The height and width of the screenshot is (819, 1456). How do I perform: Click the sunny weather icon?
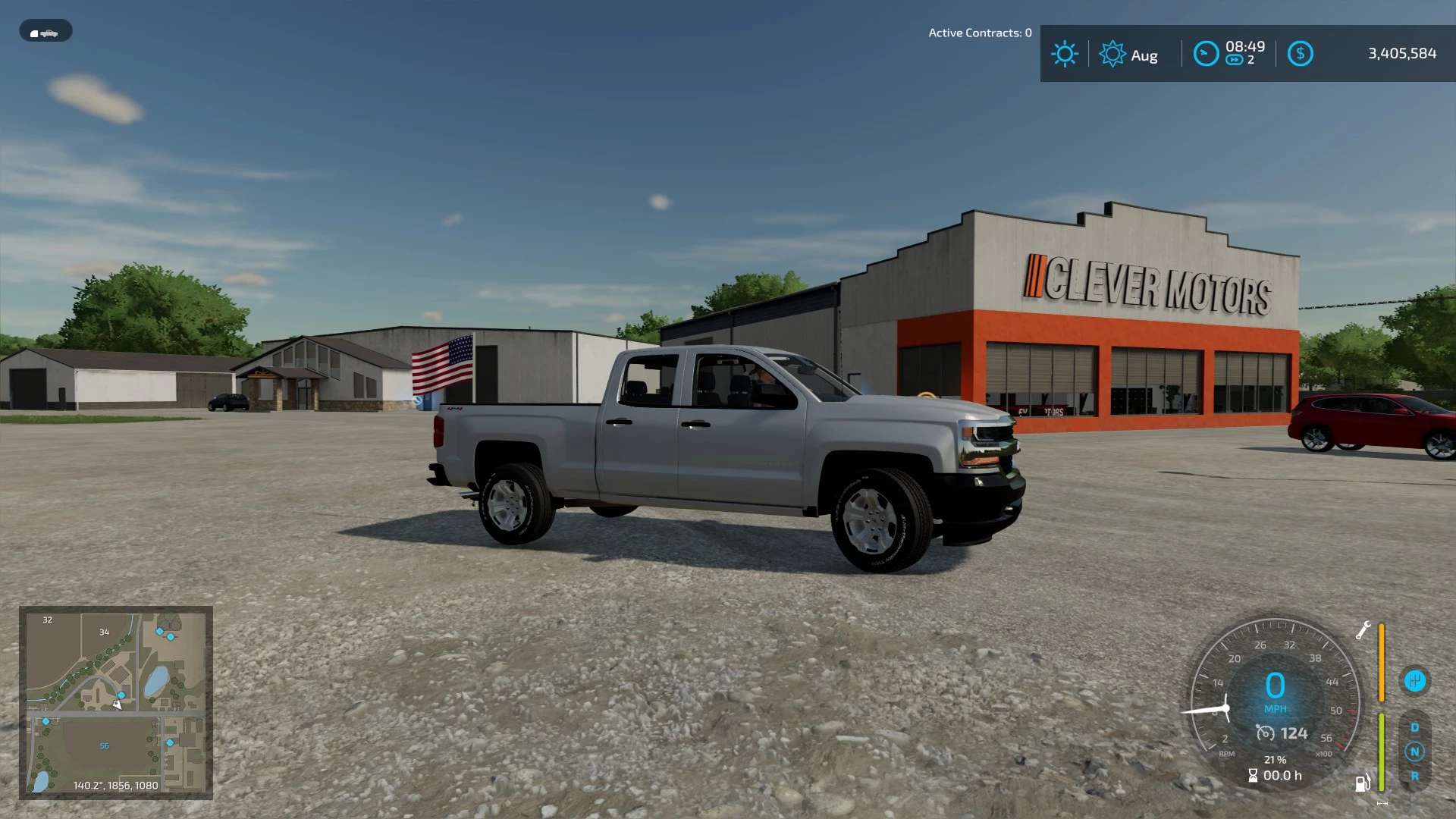coord(1064,54)
